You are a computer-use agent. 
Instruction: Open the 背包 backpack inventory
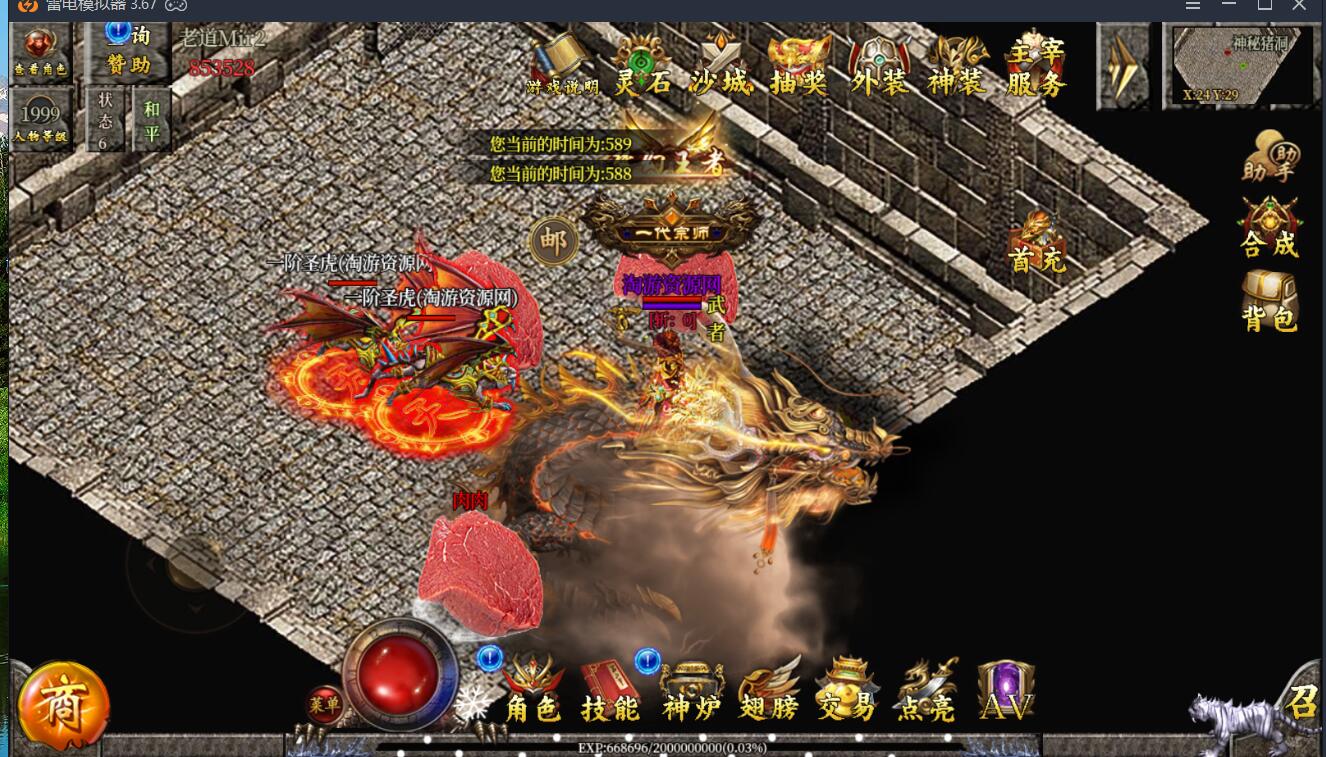1269,301
